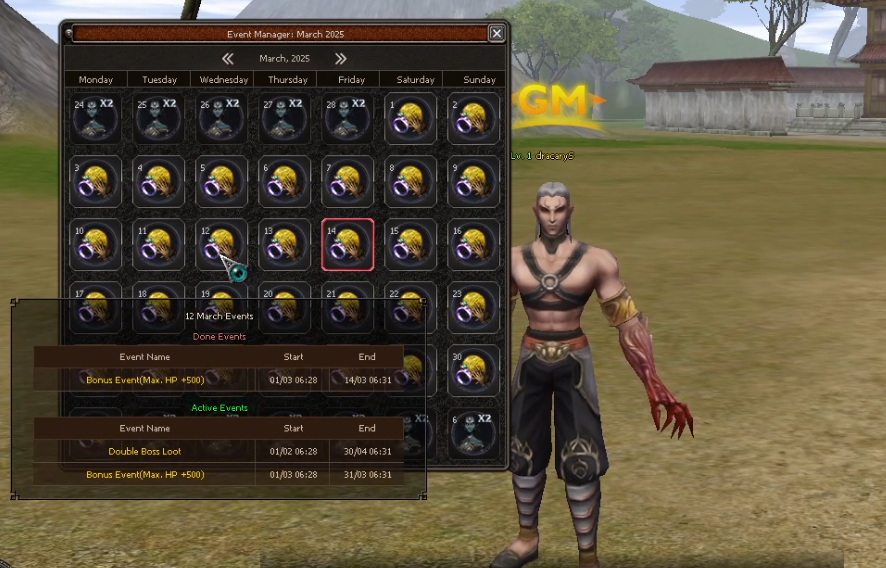This screenshot has width=886, height=568.
Task: Select March 9 event day
Action: [473, 182]
